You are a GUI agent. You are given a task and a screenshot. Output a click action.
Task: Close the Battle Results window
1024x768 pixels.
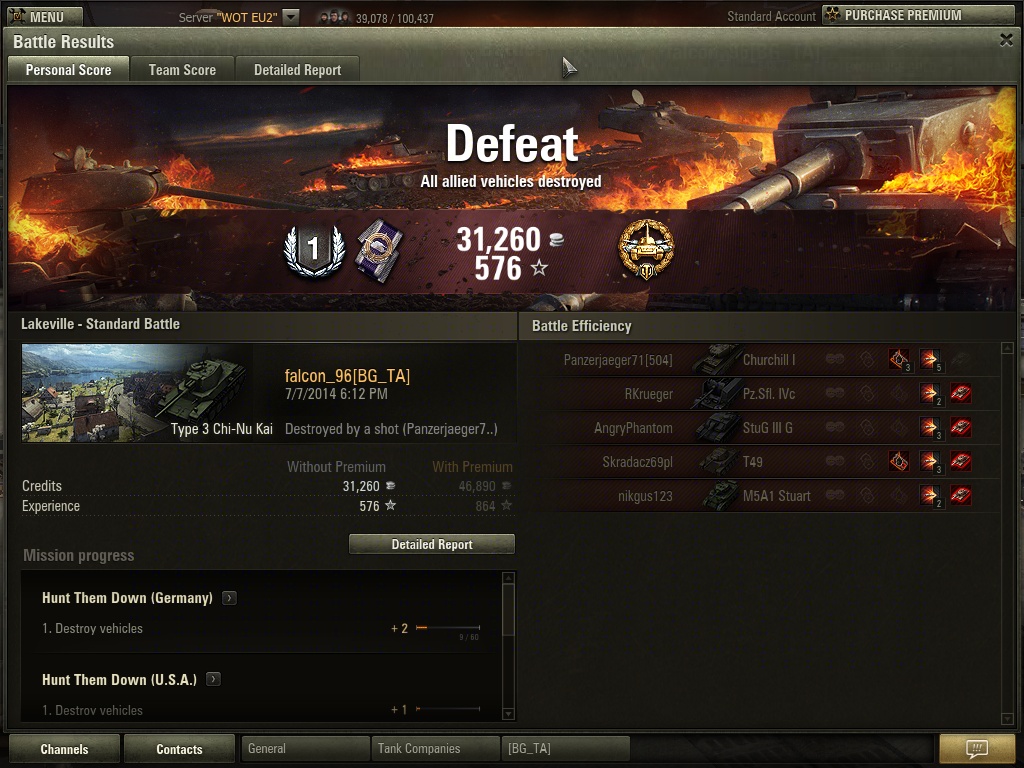1006,40
